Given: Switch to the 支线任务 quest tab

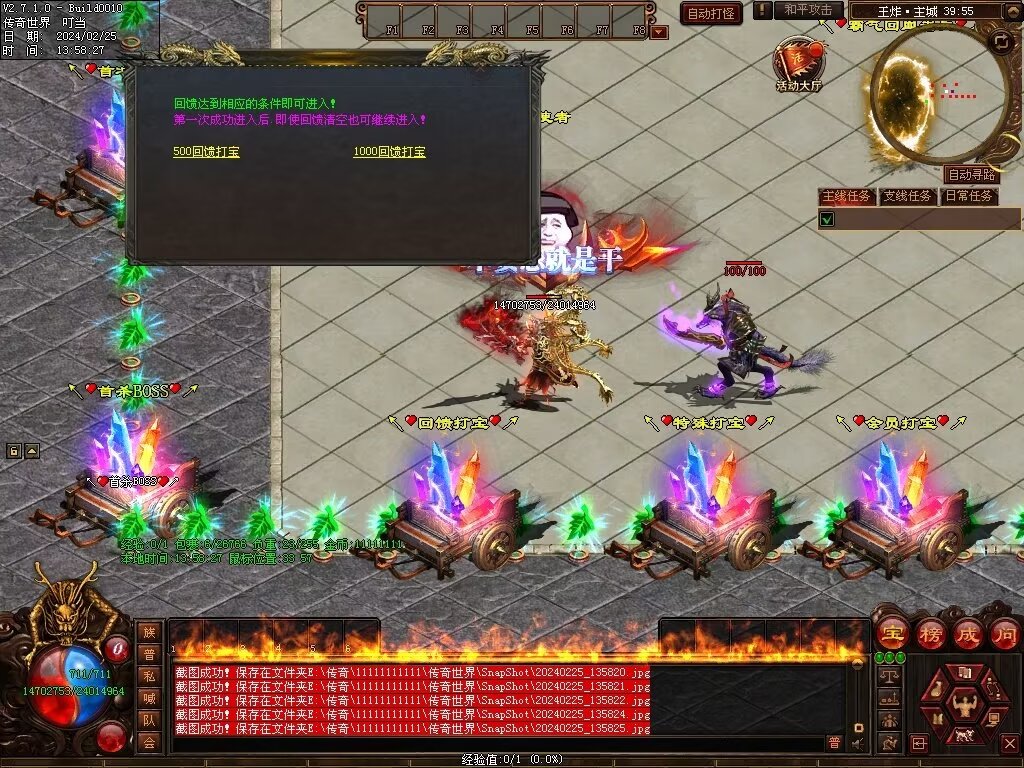Looking at the screenshot, I should [907, 196].
